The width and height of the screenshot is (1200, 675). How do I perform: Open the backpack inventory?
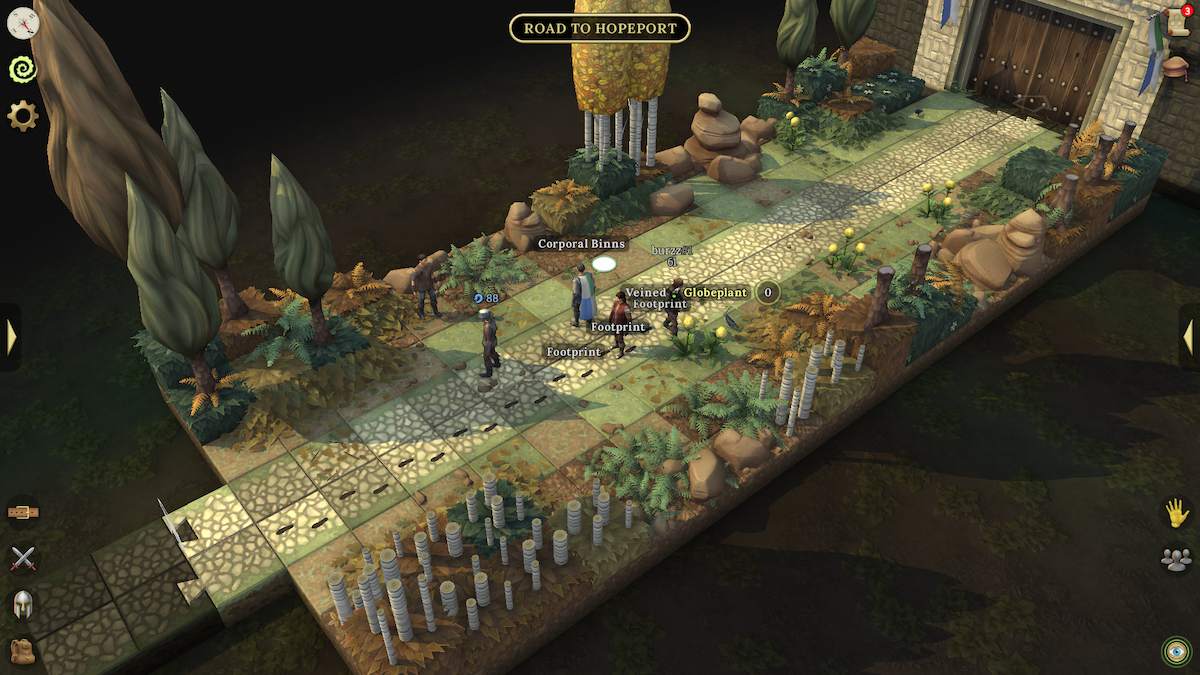pyautogui.click(x=22, y=651)
